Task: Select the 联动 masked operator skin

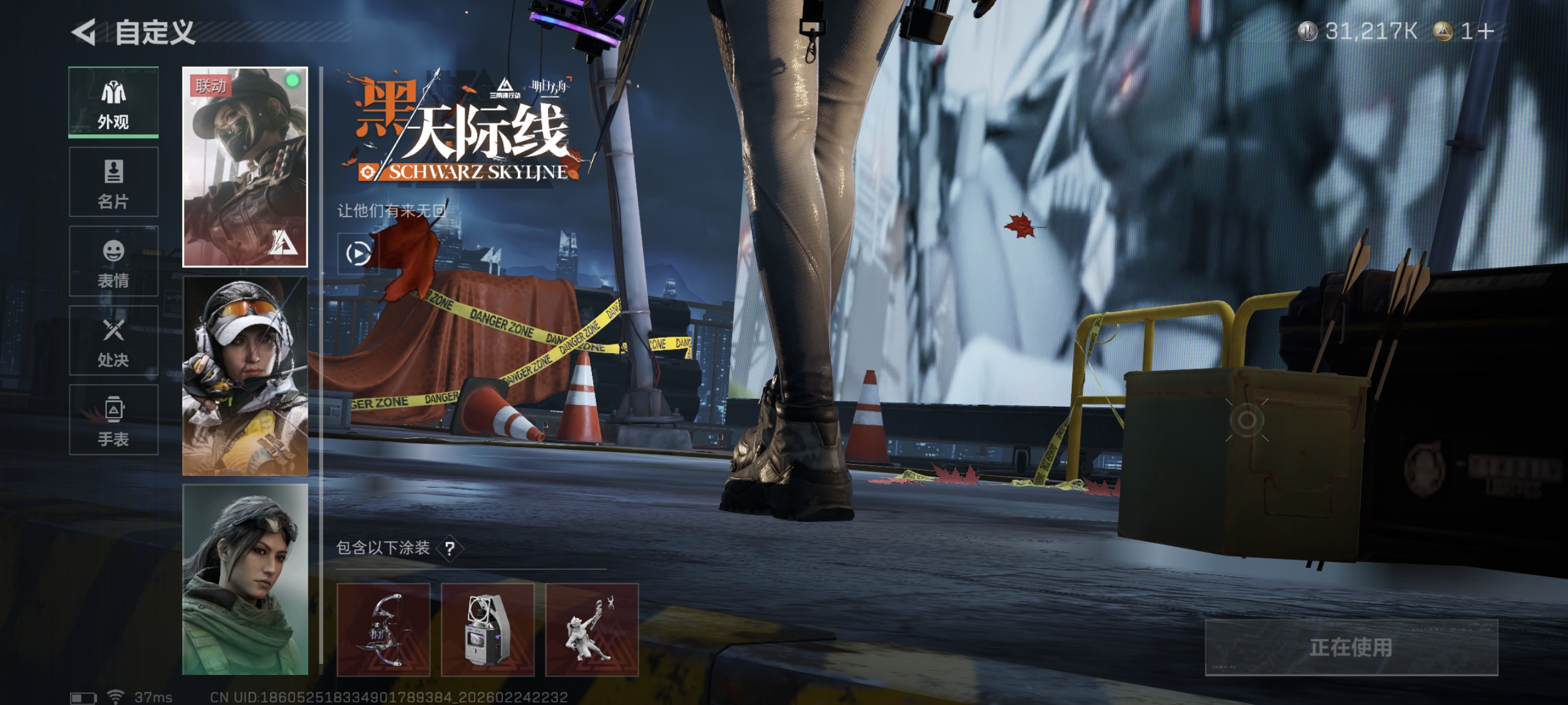Action: click(245, 167)
